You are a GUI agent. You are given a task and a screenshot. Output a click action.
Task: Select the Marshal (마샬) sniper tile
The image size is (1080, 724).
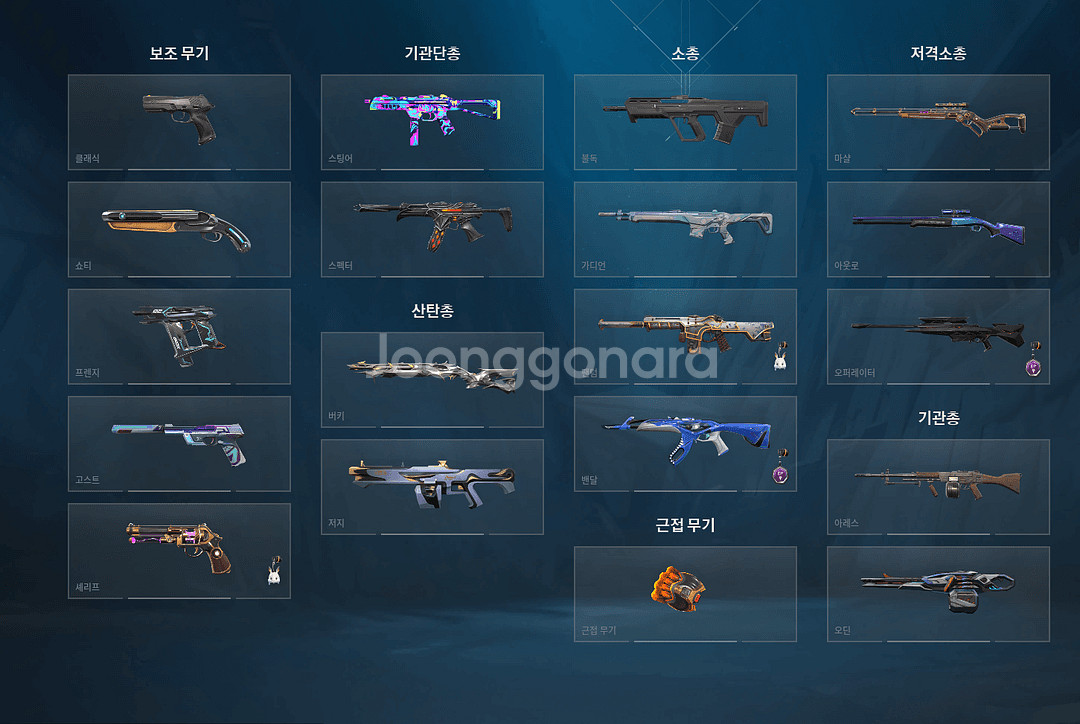coord(938,122)
